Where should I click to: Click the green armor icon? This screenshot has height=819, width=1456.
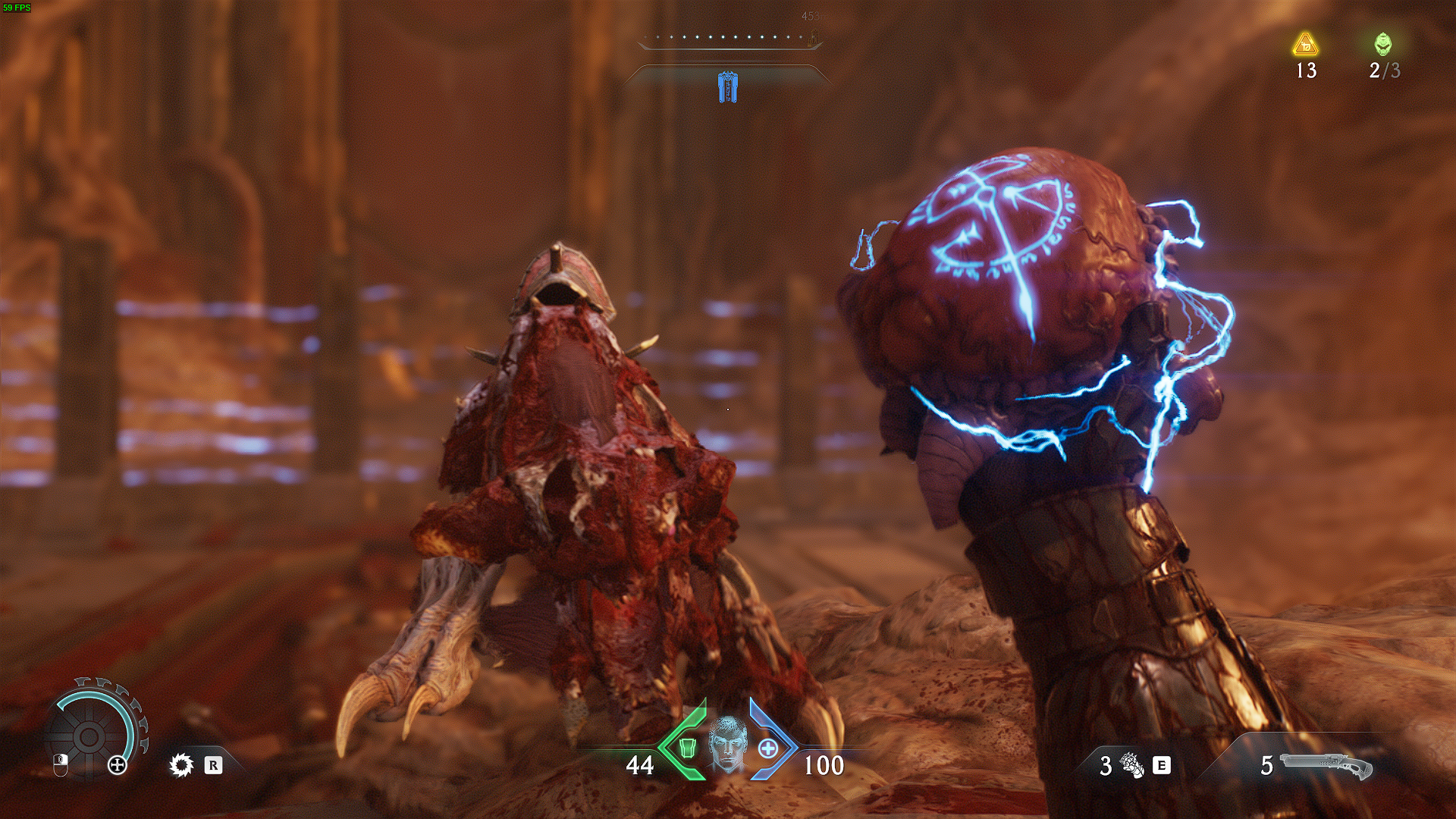687,748
